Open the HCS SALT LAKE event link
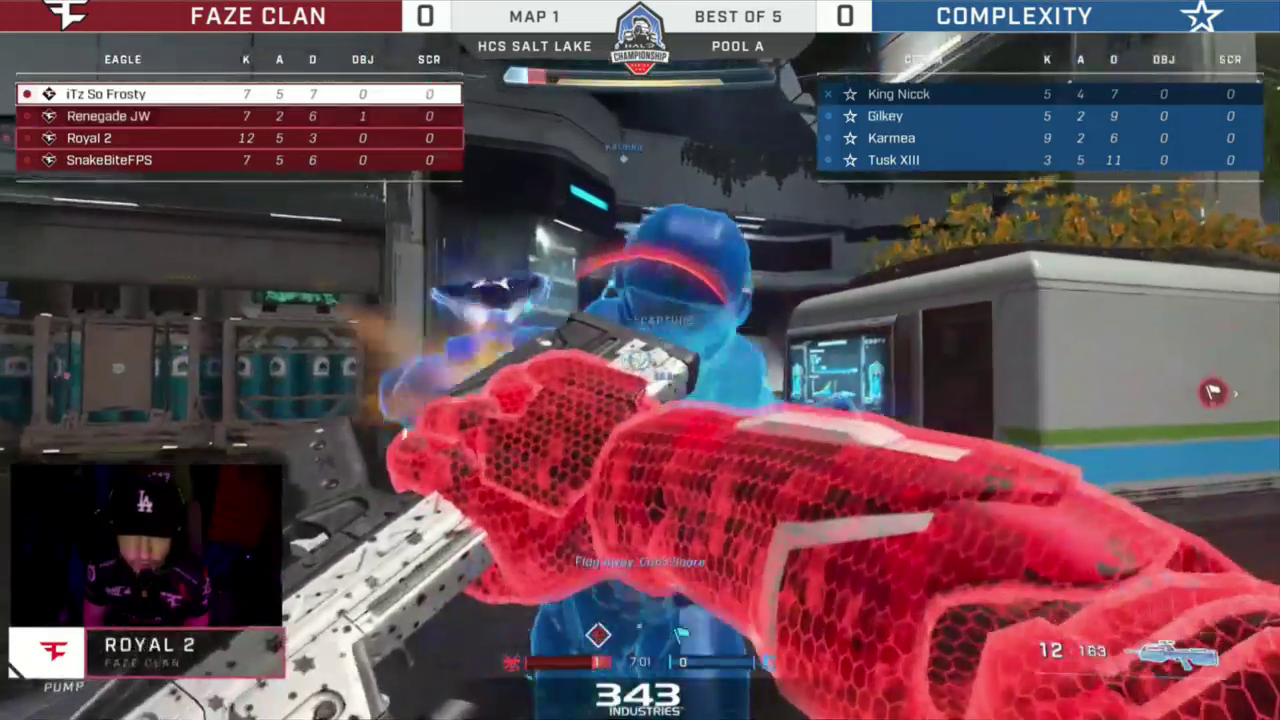The height and width of the screenshot is (720, 1280). [534, 46]
